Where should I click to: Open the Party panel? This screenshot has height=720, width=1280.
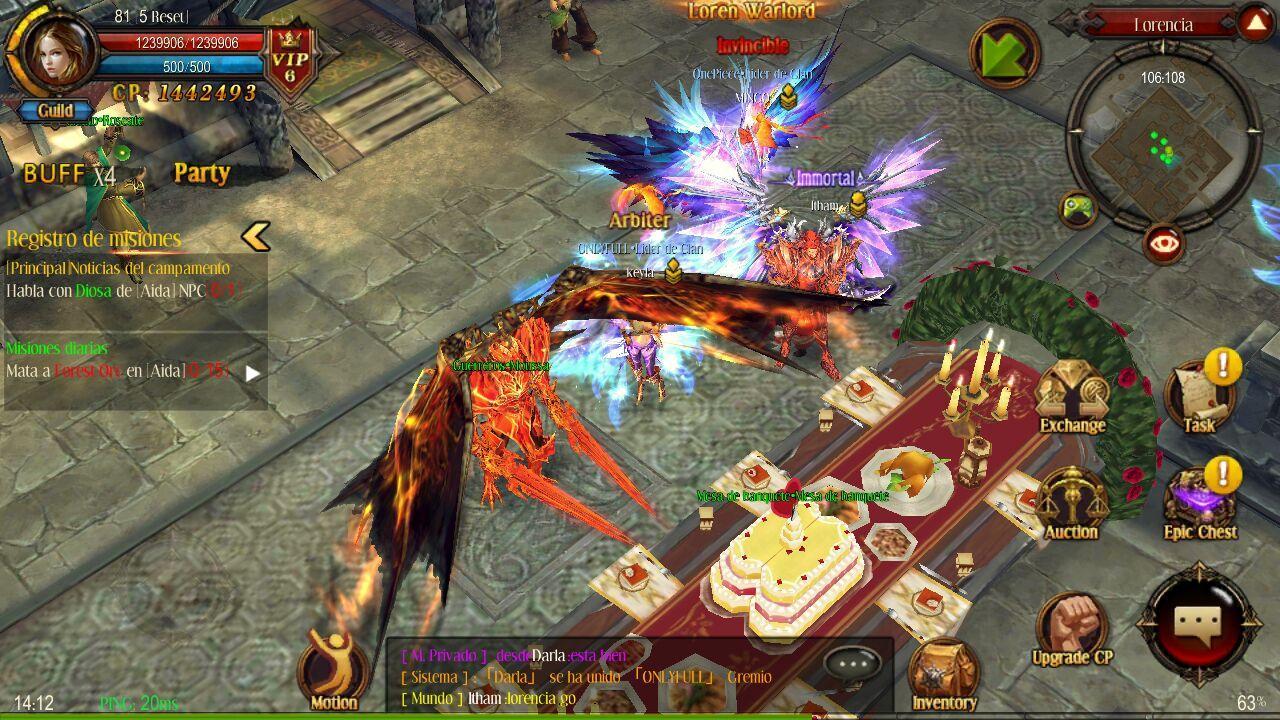click(x=202, y=173)
